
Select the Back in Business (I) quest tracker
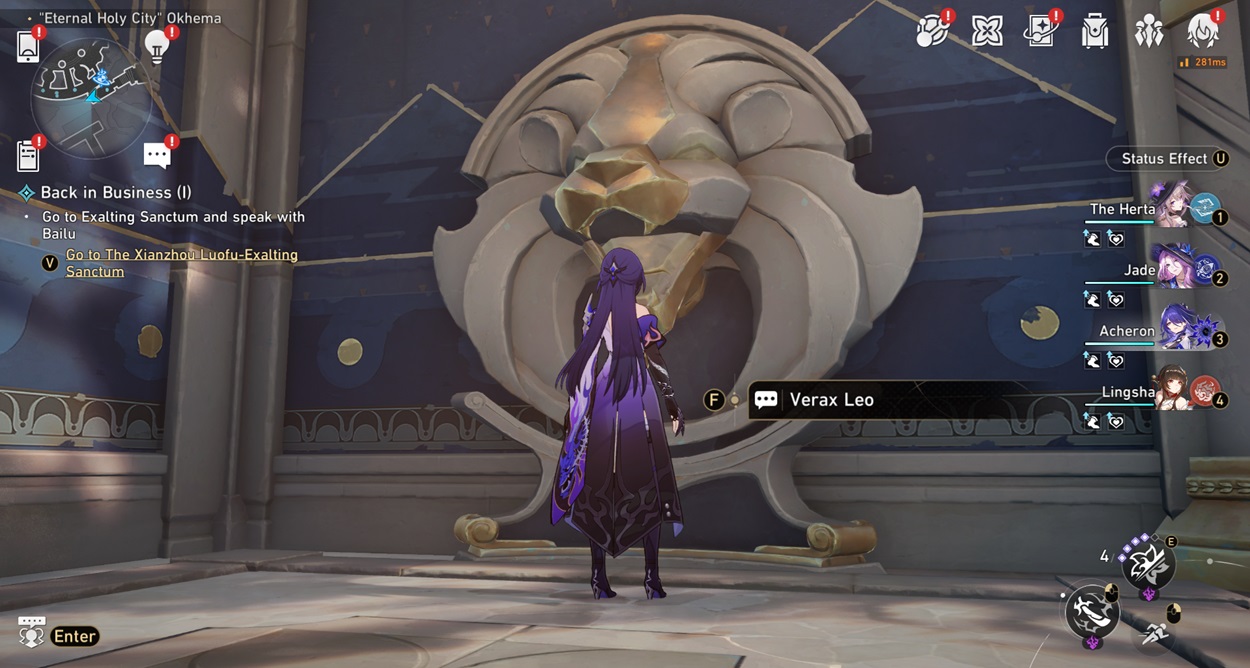coord(115,193)
